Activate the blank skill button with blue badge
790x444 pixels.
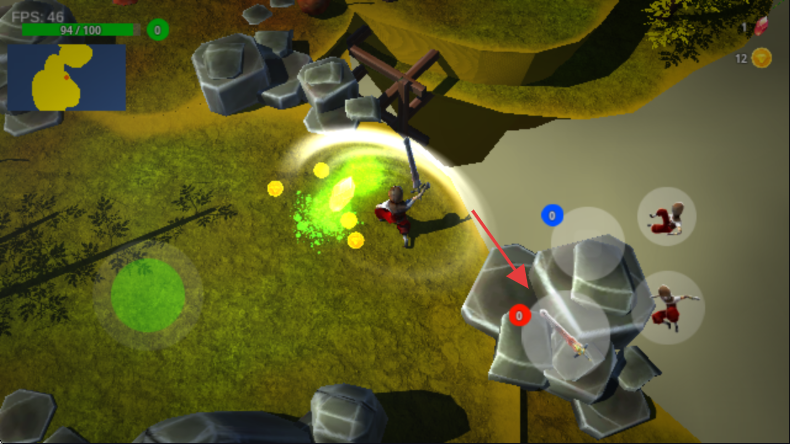(588, 243)
